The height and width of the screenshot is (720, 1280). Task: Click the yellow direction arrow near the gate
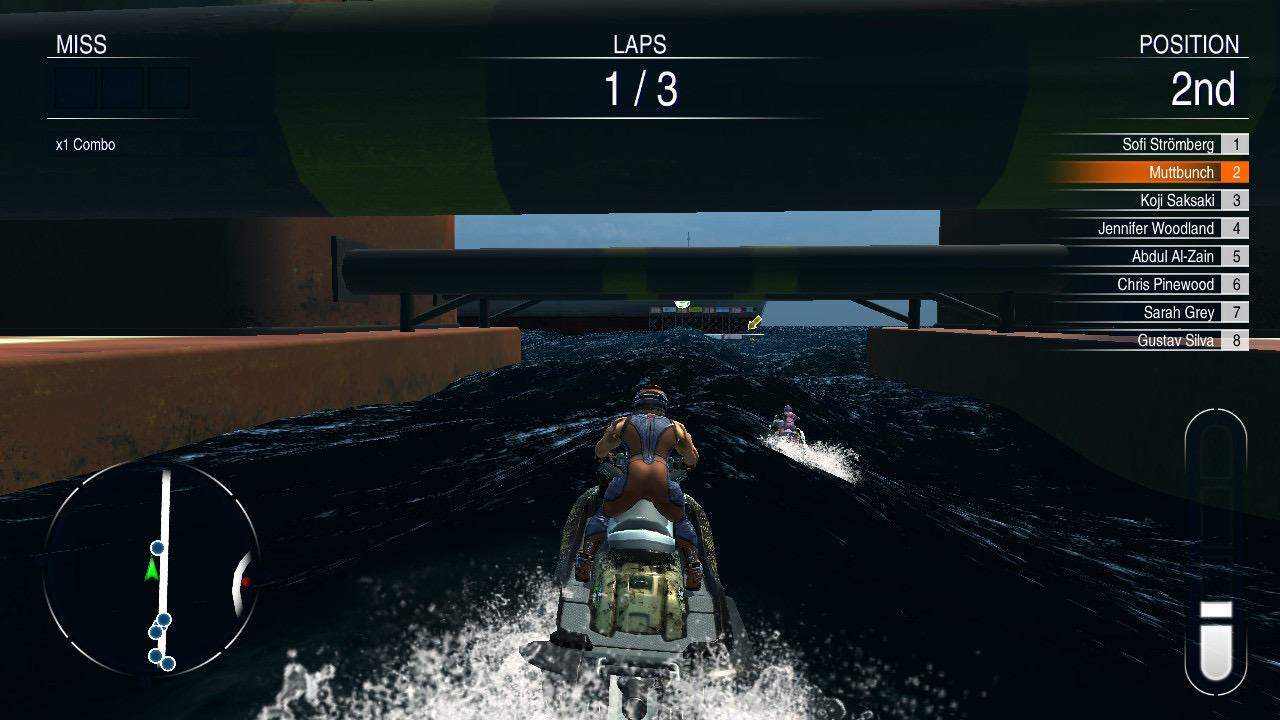[x=756, y=323]
